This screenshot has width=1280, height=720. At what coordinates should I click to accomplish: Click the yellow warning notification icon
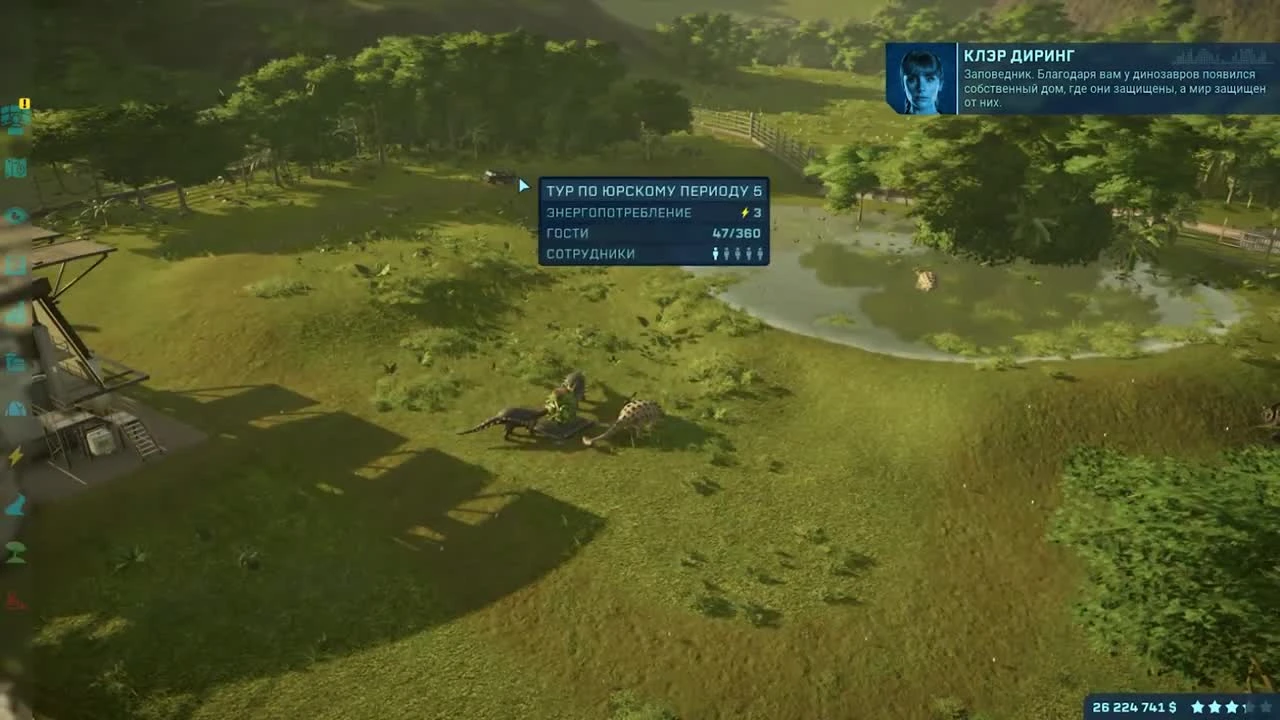23,104
